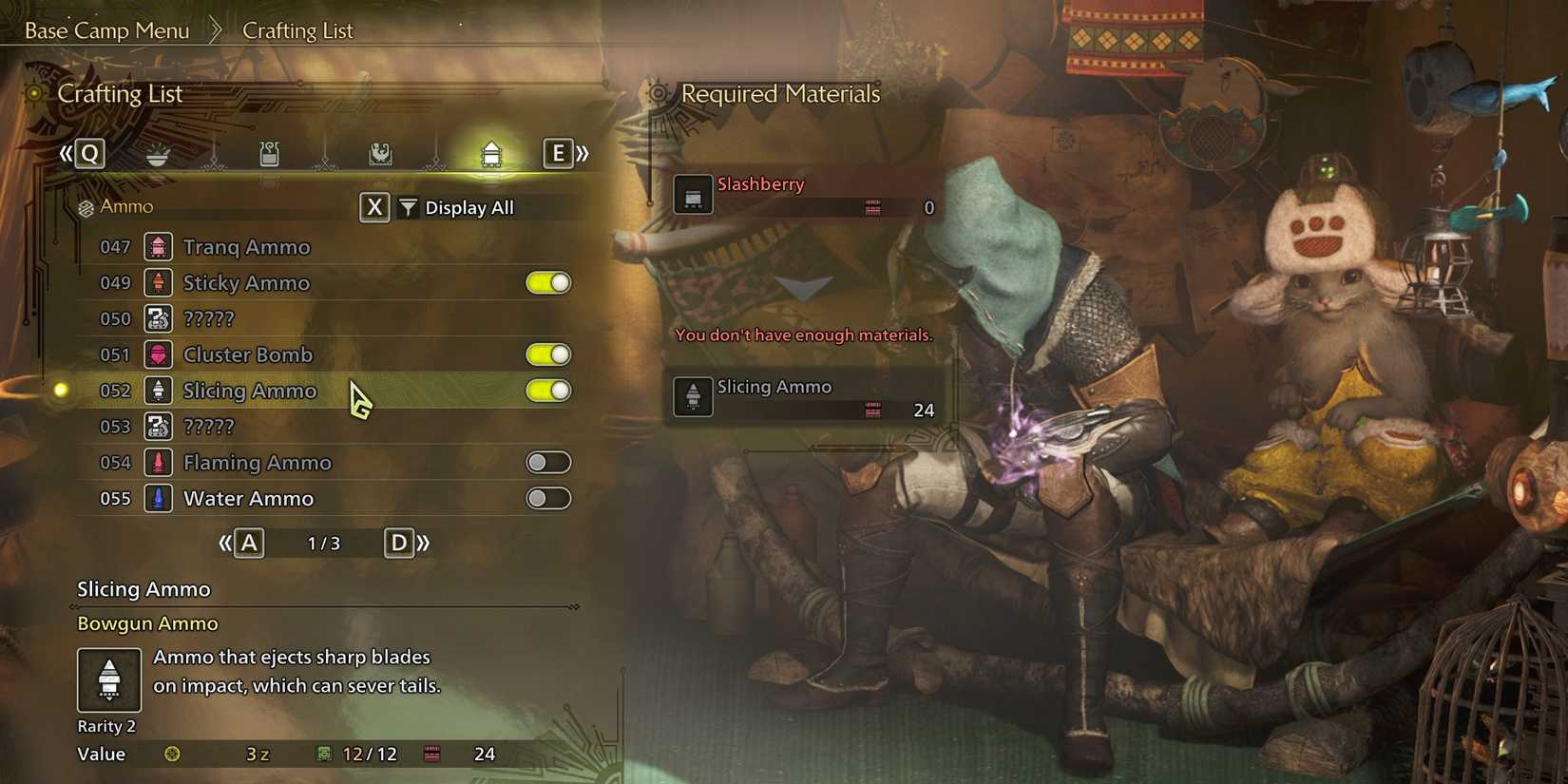
Task: Select the Cluster Bomb list entry
Action: tap(249, 354)
